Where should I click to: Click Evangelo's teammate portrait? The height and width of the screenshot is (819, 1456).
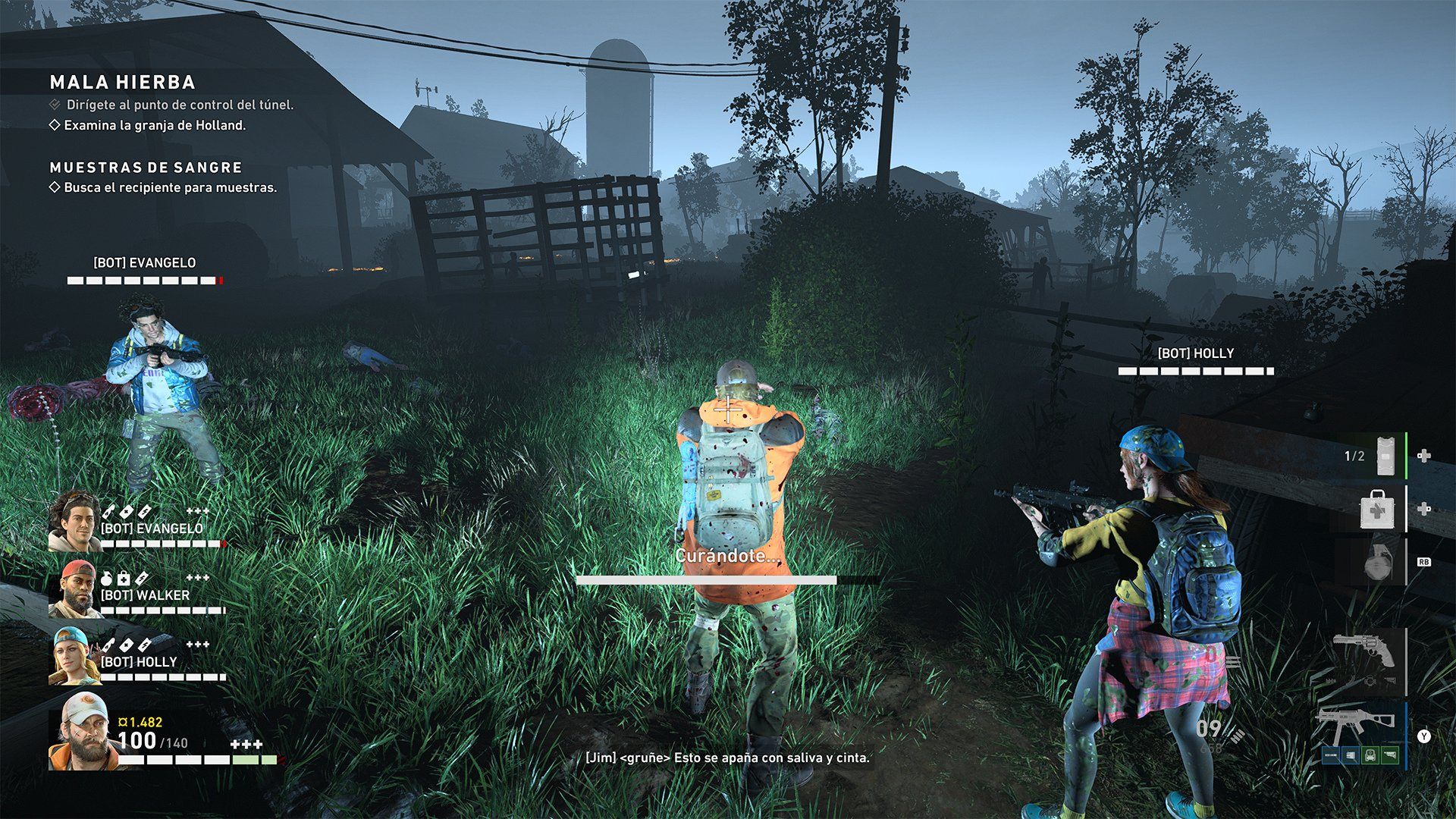[74, 520]
